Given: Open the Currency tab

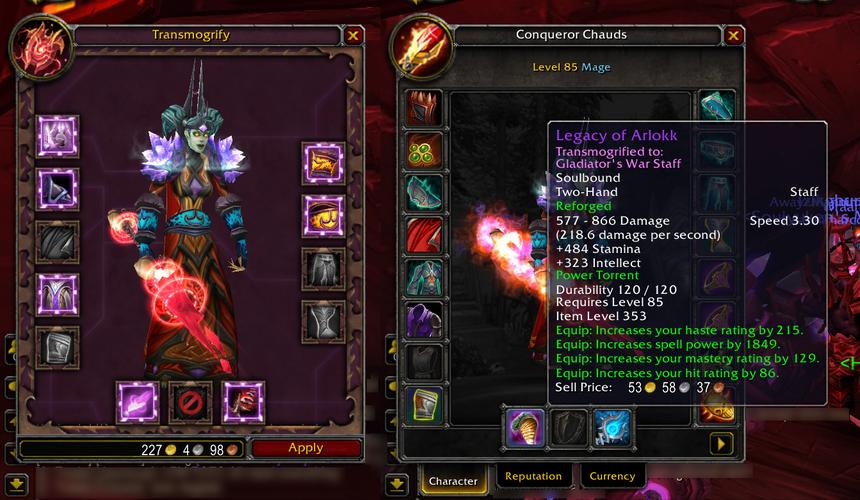Looking at the screenshot, I should click(612, 477).
